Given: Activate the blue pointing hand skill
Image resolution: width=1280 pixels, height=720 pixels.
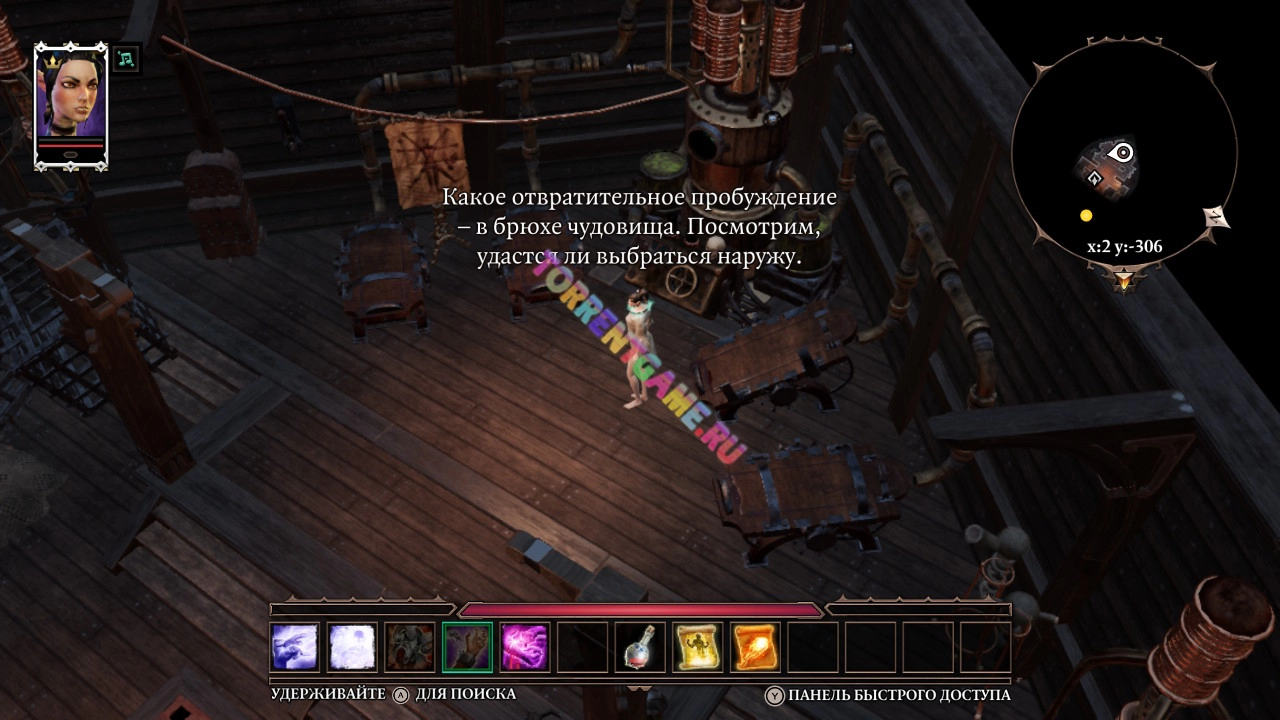Looking at the screenshot, I should (x=295, y=647).
